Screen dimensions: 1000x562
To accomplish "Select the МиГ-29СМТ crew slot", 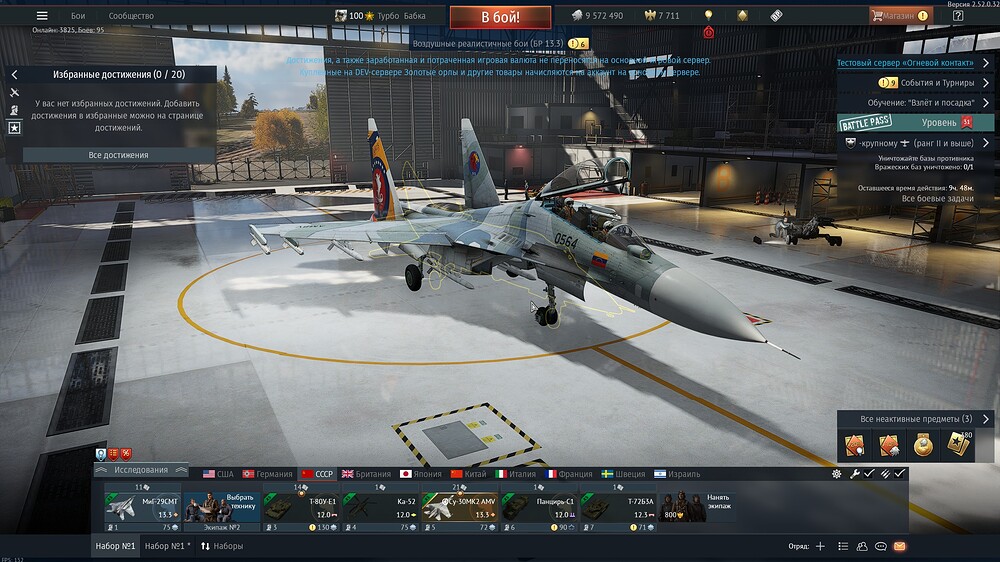I will coord(142,507).
